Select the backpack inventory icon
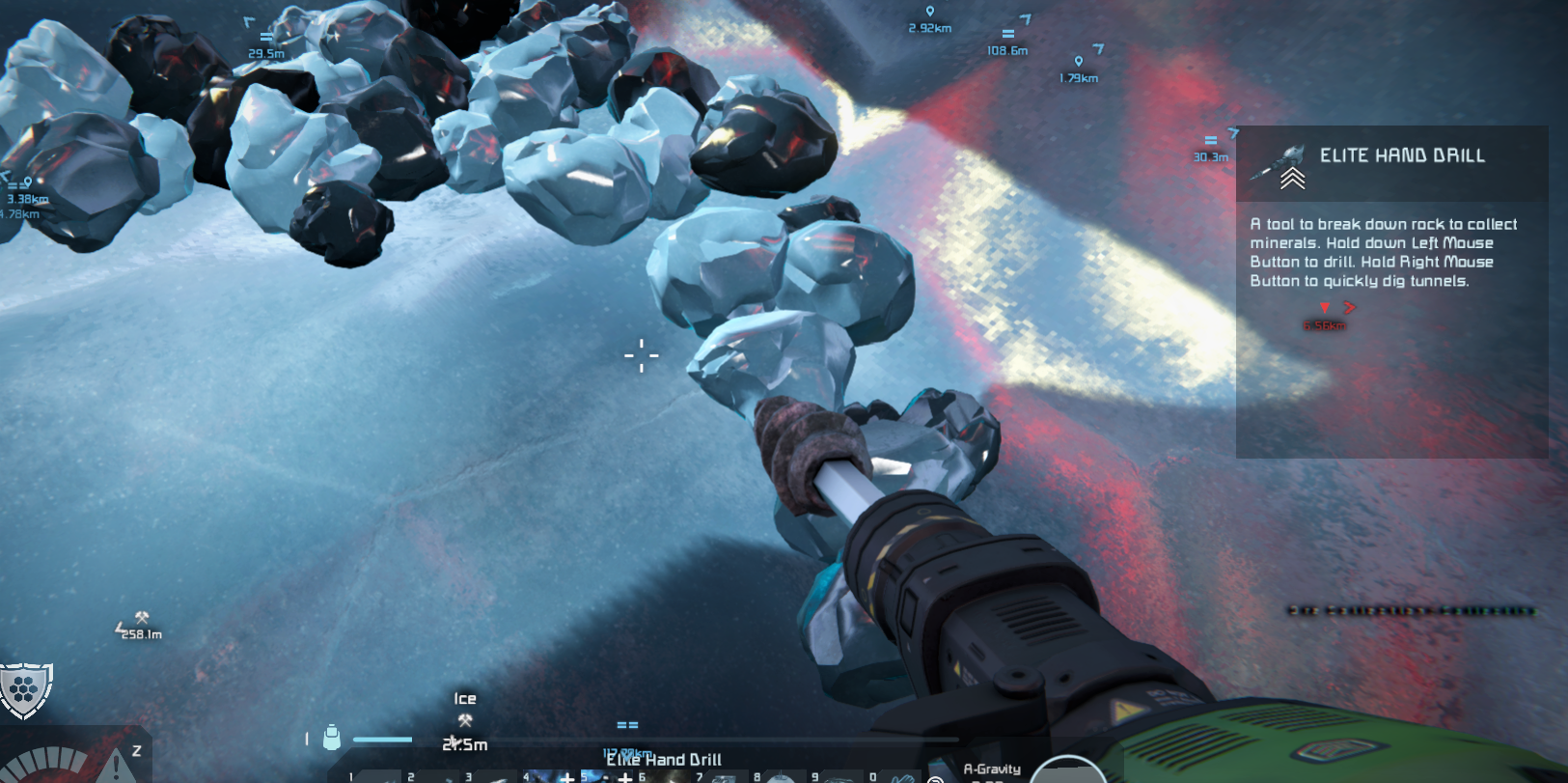This screenshot has height=783, width=1568. (x=332, y=738)
